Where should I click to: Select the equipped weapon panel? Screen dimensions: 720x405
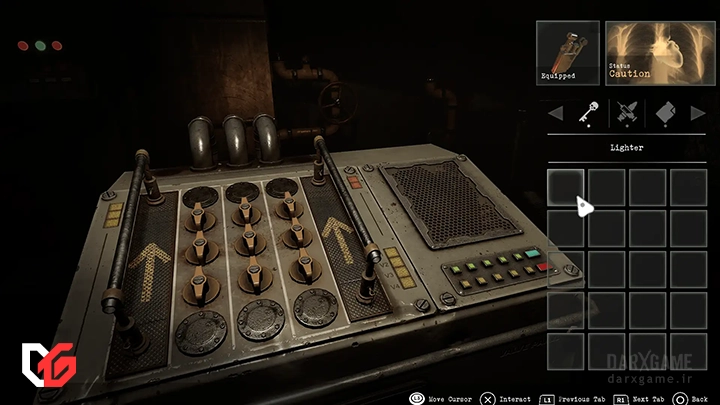(x=567, y=53)
